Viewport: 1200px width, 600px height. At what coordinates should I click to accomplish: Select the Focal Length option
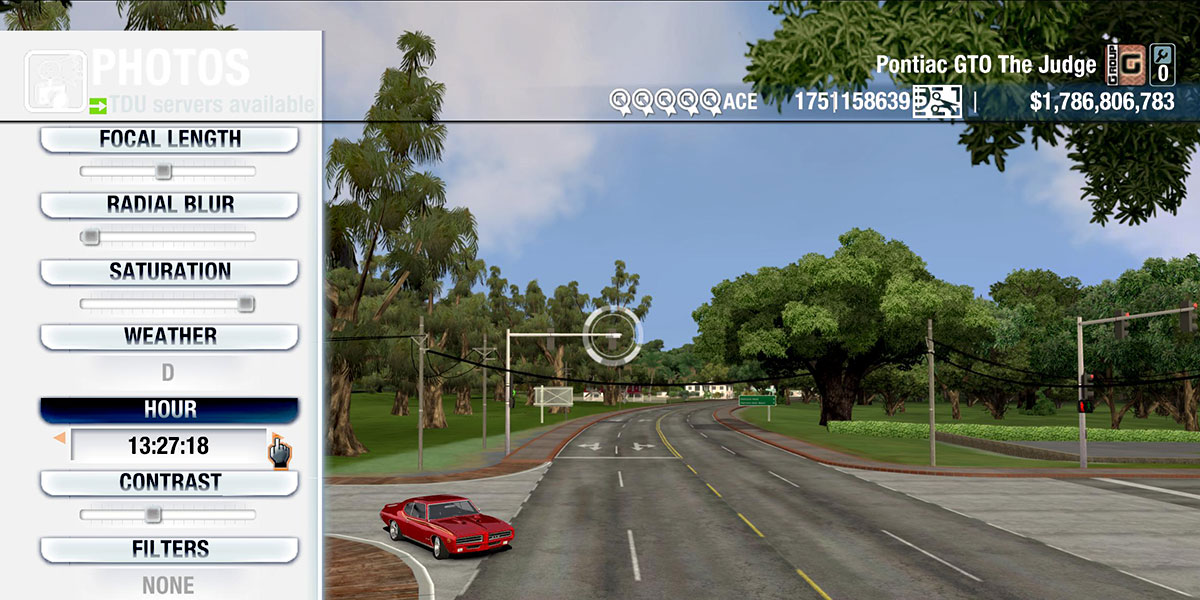(169, 140)
